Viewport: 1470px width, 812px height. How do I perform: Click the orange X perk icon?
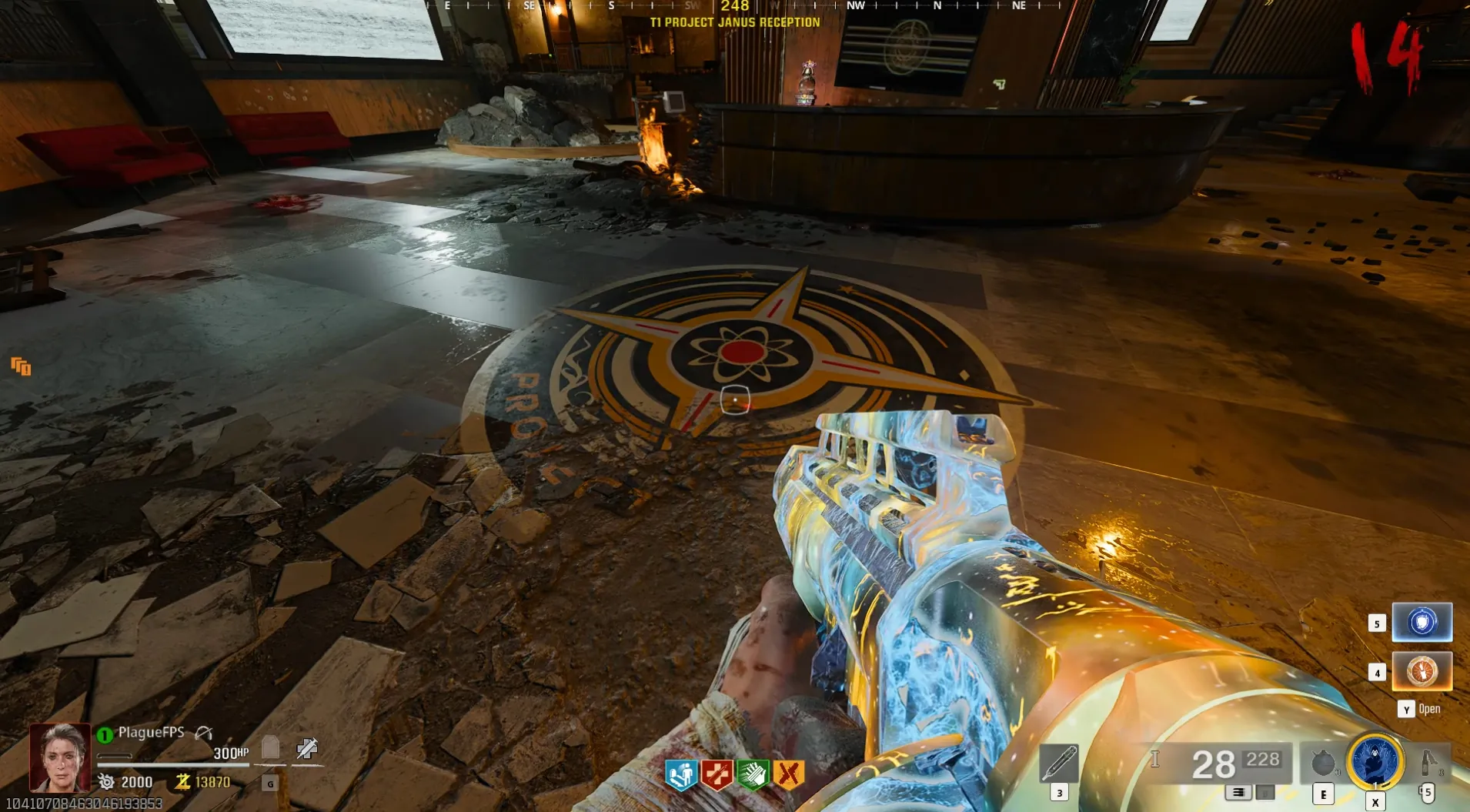(x=788, y=774)
